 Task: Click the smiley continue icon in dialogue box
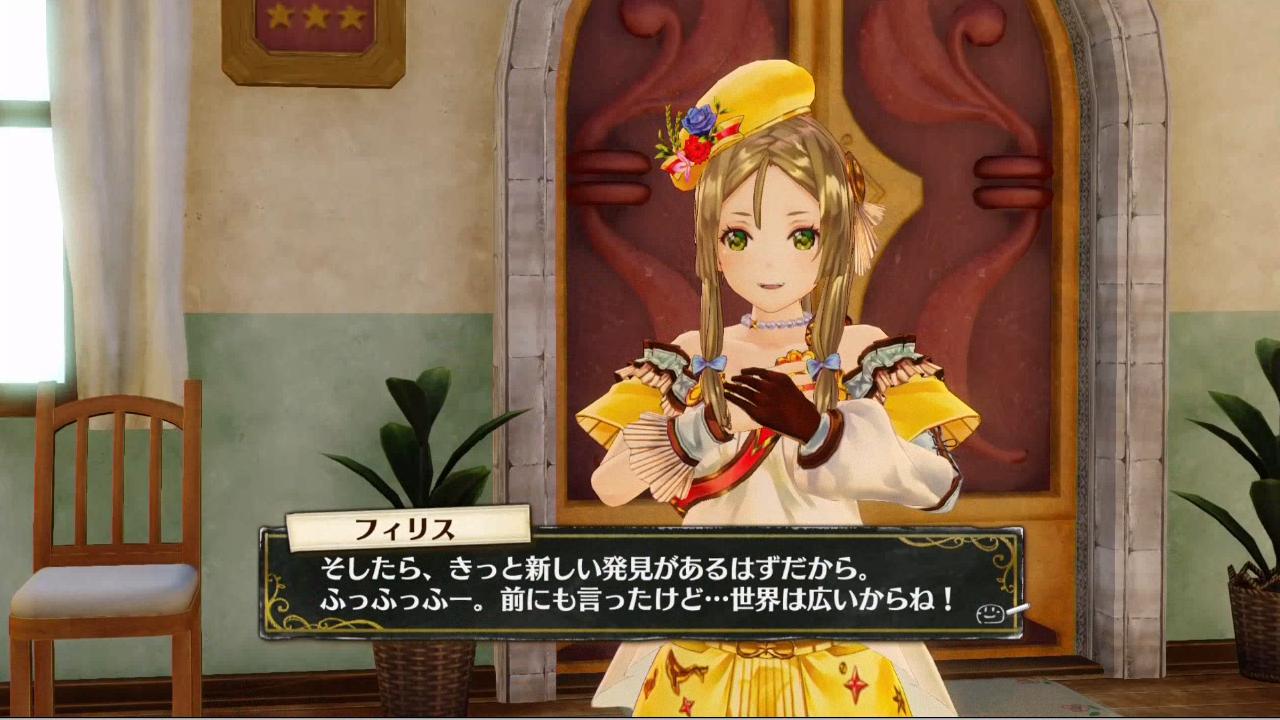[990, 613]
